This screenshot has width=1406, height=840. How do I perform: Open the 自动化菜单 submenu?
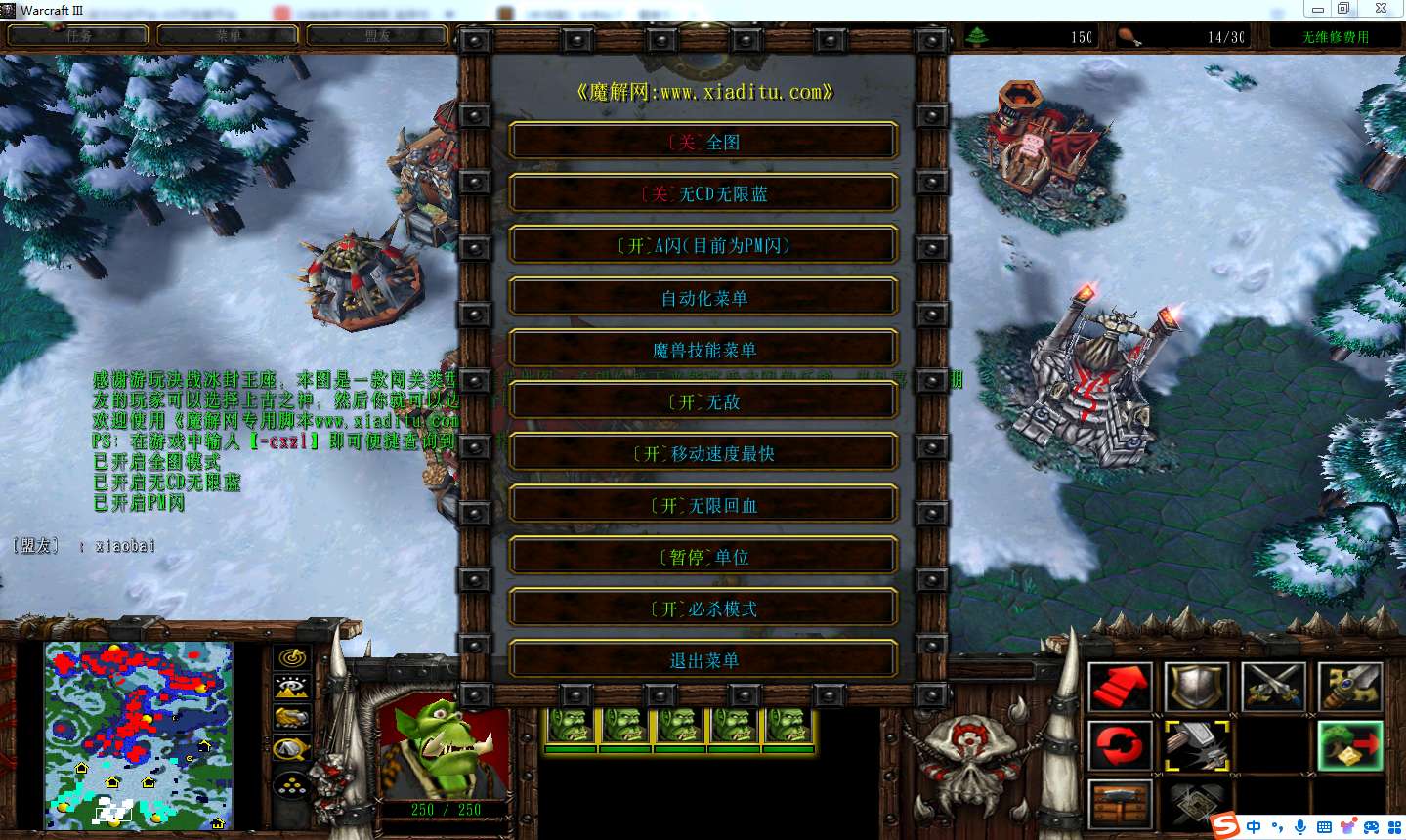pos(703,297)
